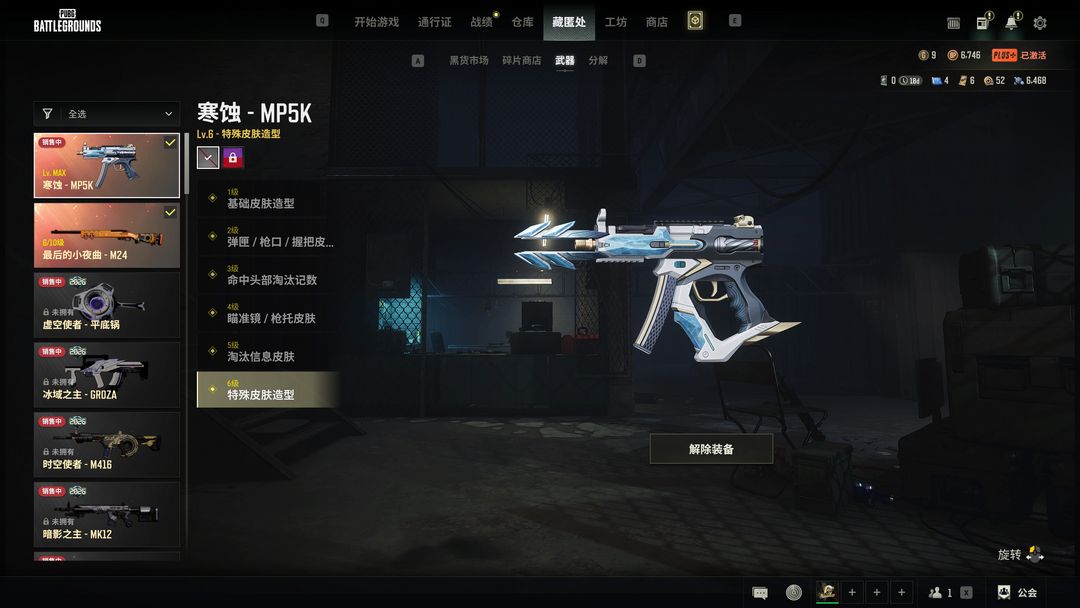Image resolution: width=1080 pixels, height=608 pixels.
Task: Open the 工坊 tab
Action: (616, 22)
